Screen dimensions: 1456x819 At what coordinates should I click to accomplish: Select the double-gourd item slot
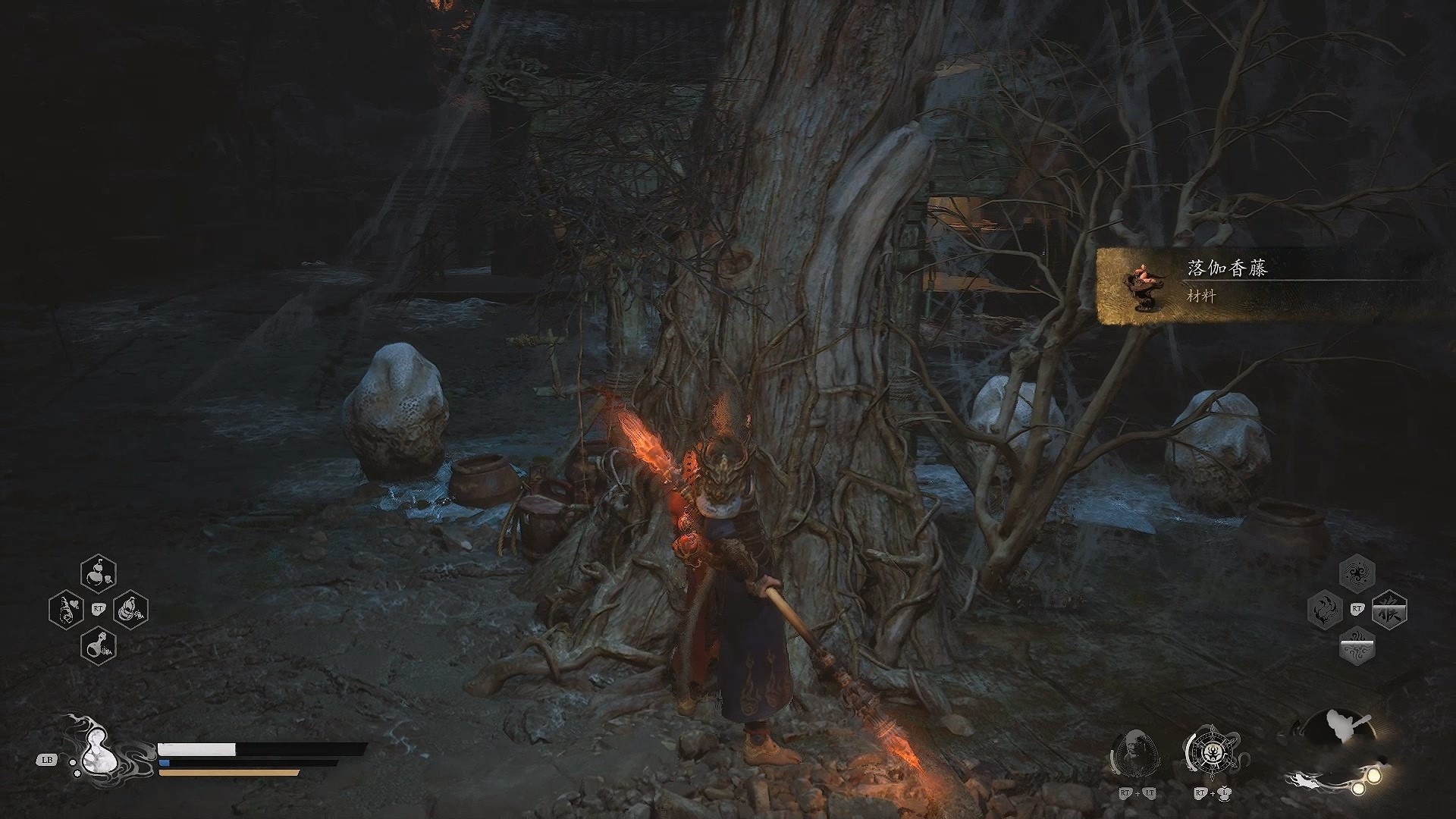pos(99,573)
